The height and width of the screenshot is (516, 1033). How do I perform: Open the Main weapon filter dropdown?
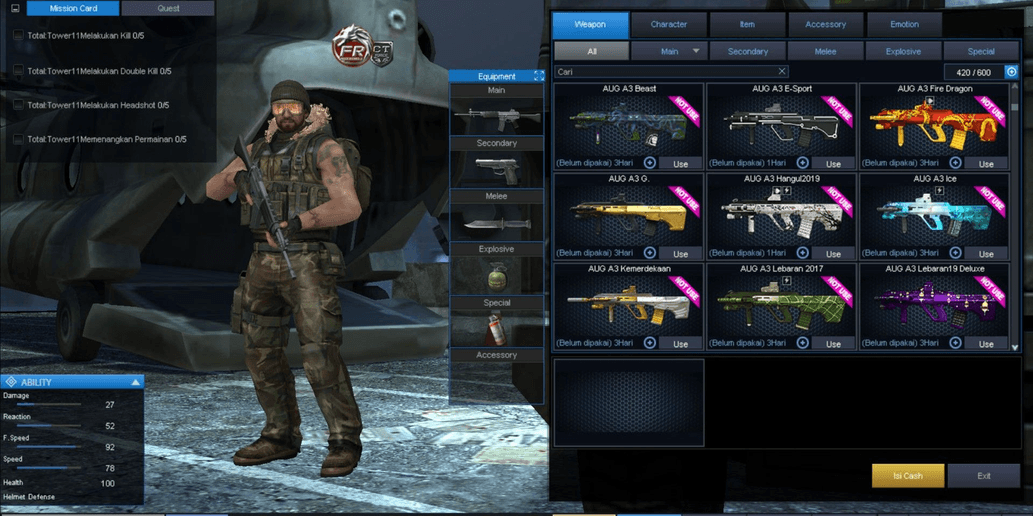(x=669, y=51)
